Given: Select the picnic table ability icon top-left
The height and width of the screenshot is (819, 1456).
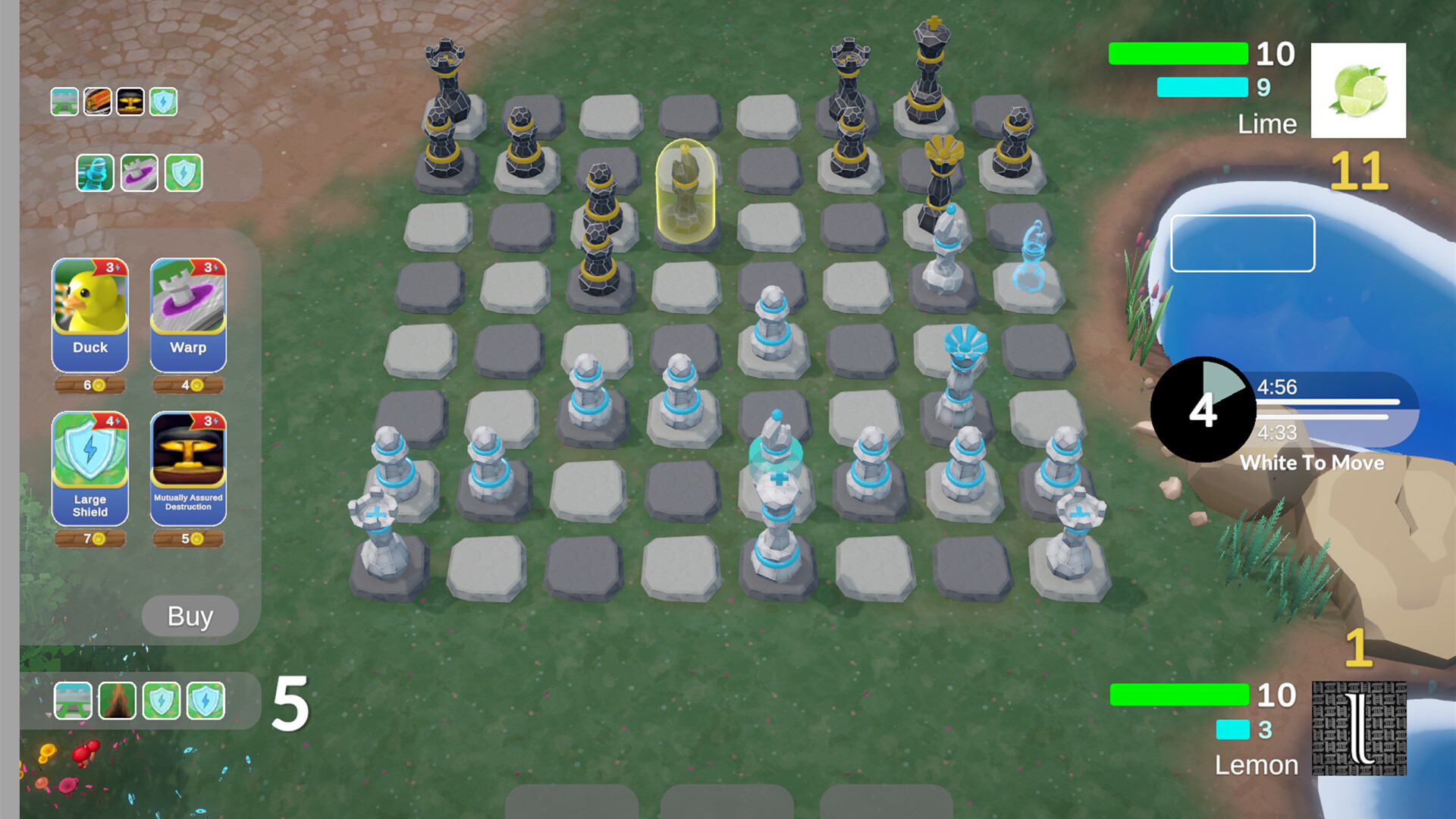Looking at the screenshot, I should [64, 101].
